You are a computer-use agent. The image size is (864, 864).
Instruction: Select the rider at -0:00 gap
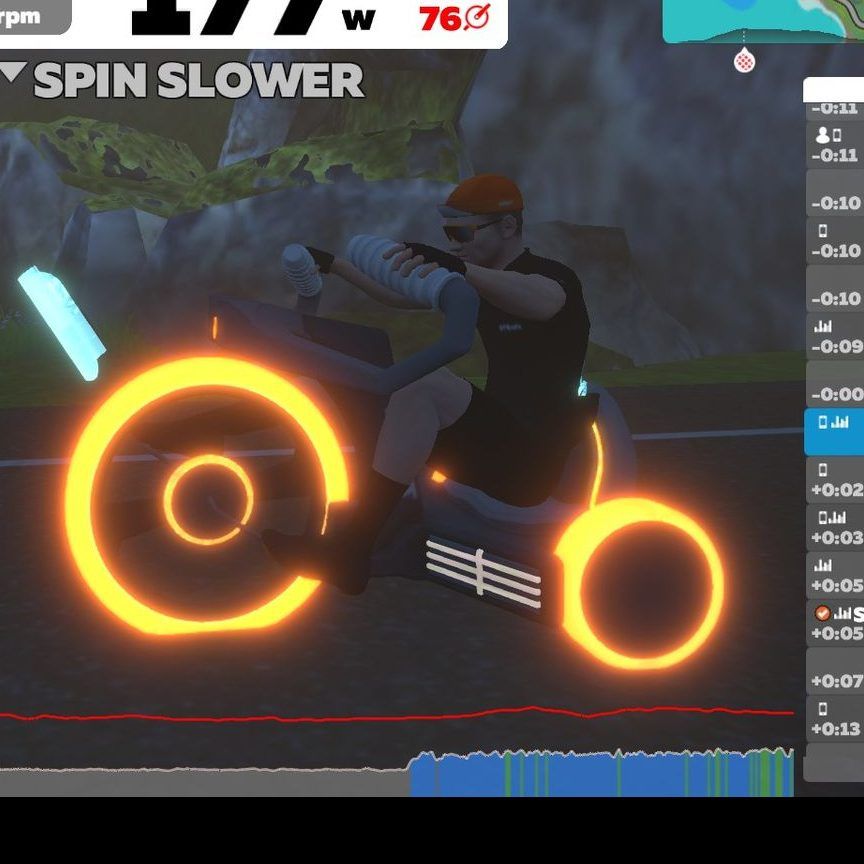pyautogui.click(x=834, y=385)
